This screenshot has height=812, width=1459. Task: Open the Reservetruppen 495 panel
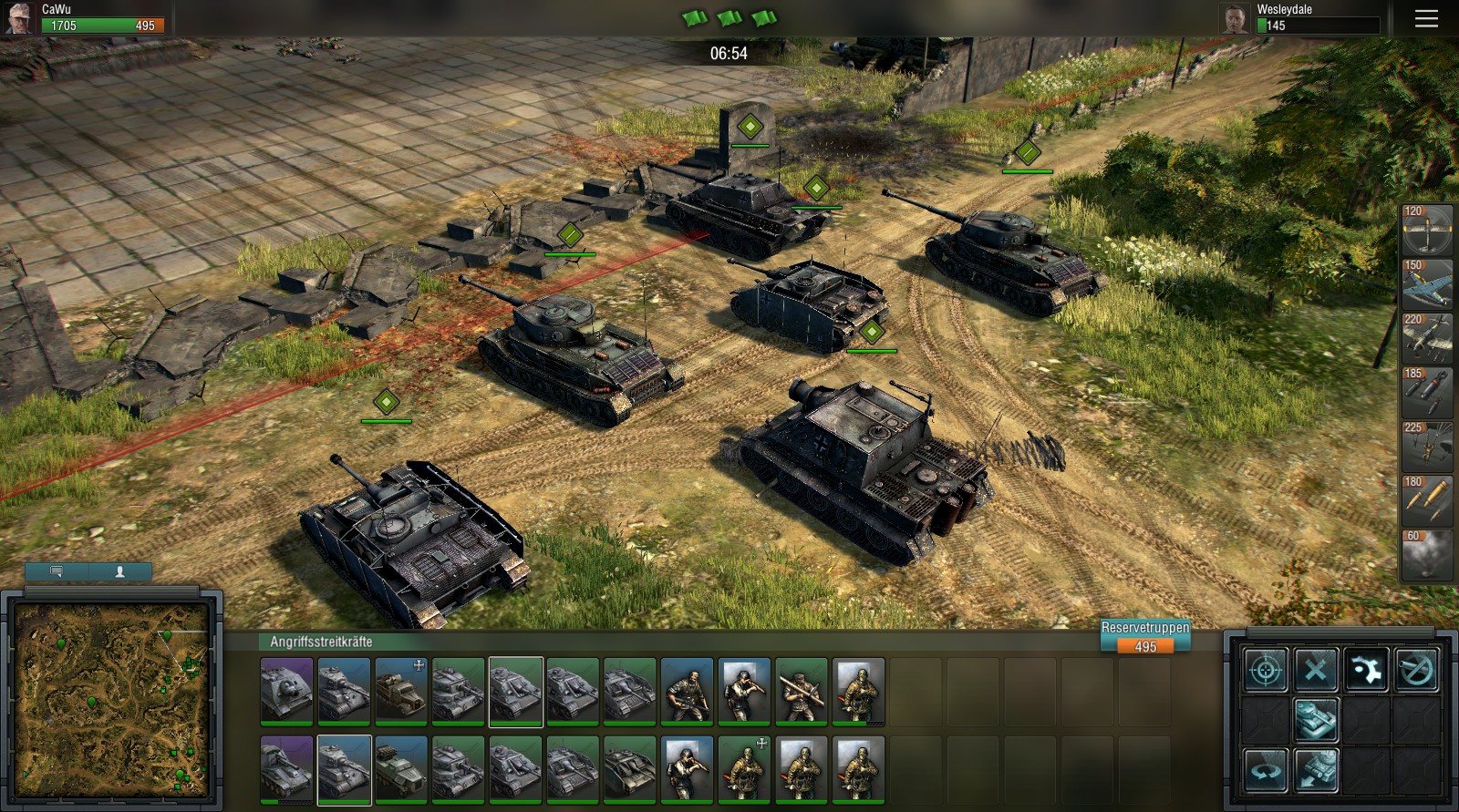tap(1145, 634)
